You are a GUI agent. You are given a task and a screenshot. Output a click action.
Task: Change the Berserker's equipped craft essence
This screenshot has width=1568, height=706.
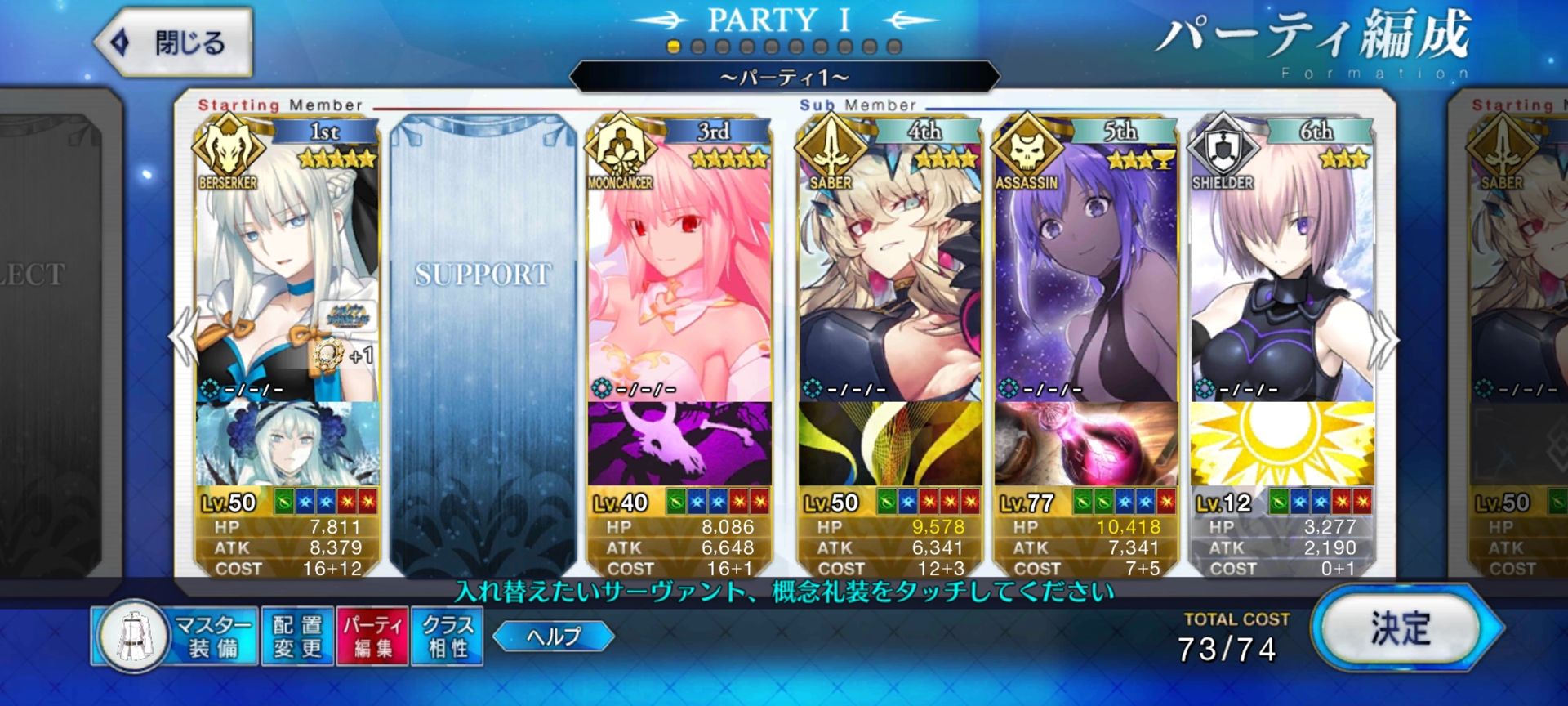[x=287, y=444]
